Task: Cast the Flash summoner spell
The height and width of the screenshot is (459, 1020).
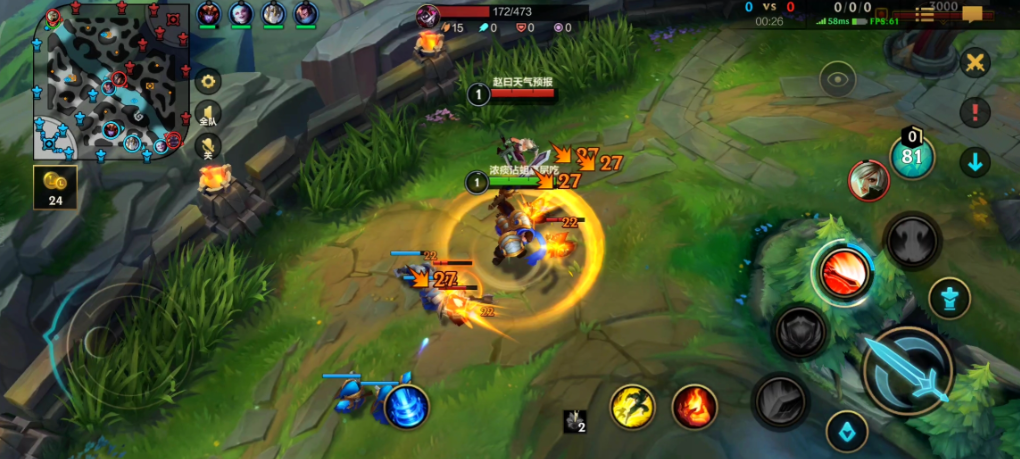Action: coord(633,407)
